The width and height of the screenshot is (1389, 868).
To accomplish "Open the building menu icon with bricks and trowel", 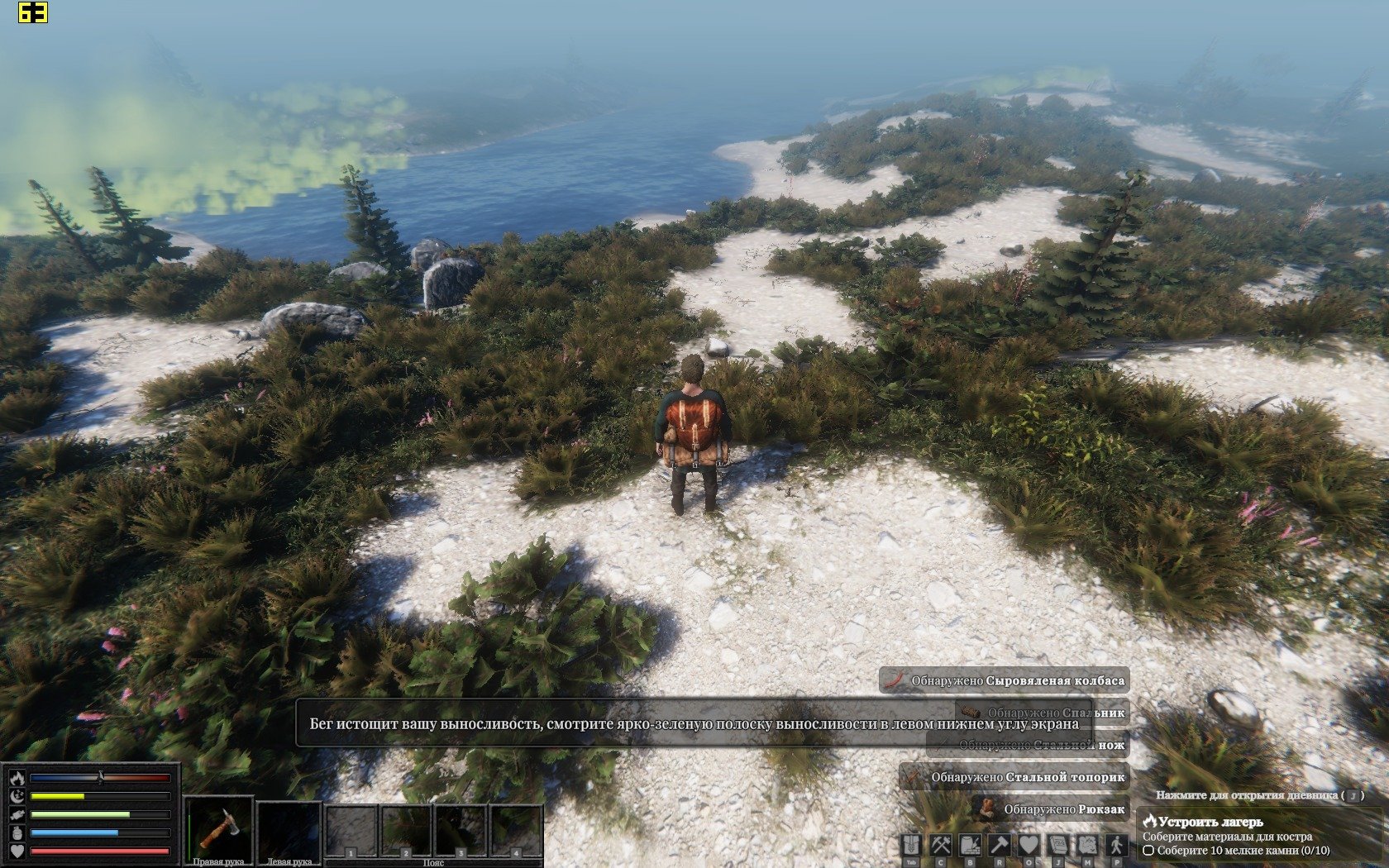I will click(x=970, y=845).
